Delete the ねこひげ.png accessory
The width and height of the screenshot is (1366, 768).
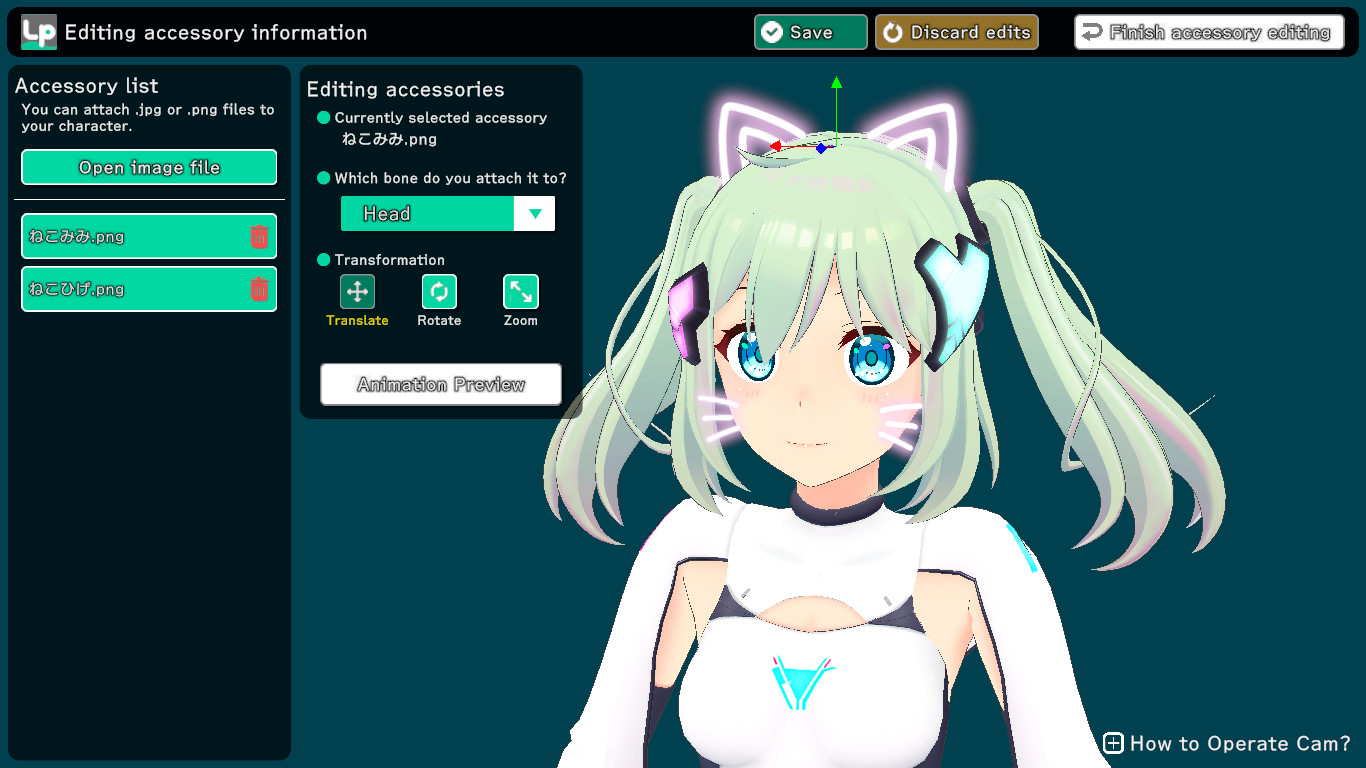(259, 289)
